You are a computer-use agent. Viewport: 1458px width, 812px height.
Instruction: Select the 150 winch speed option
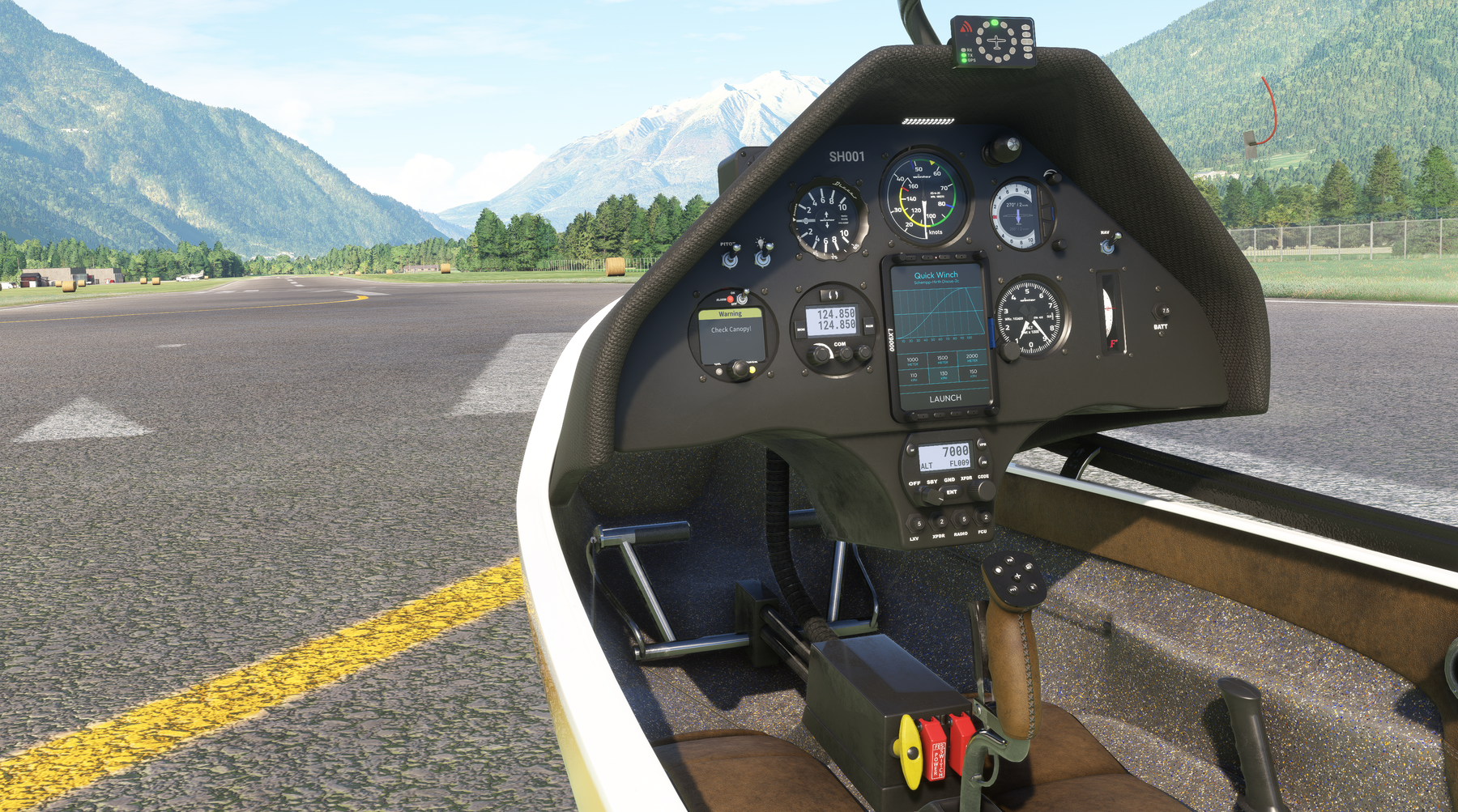(x=973, y=373)
